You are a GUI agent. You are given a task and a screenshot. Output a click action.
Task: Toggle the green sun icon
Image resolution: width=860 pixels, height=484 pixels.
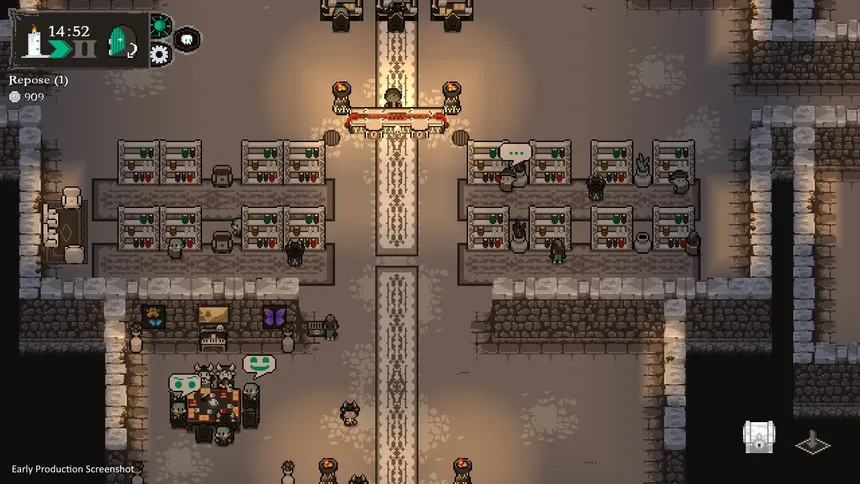(x=160, y=25)
